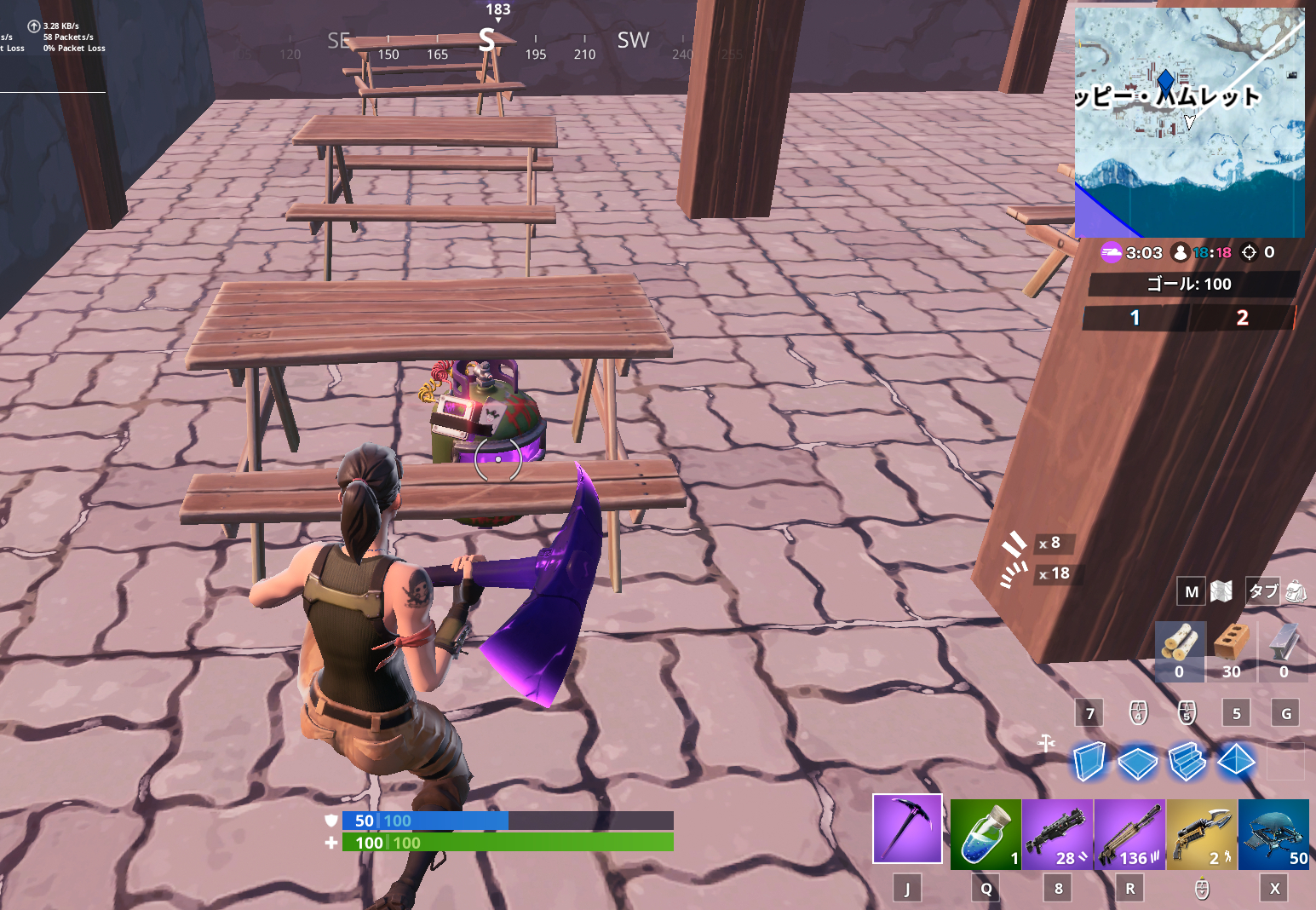
Task: Select the pickaxe in hotbar slot J
Action: pos(907,827)
